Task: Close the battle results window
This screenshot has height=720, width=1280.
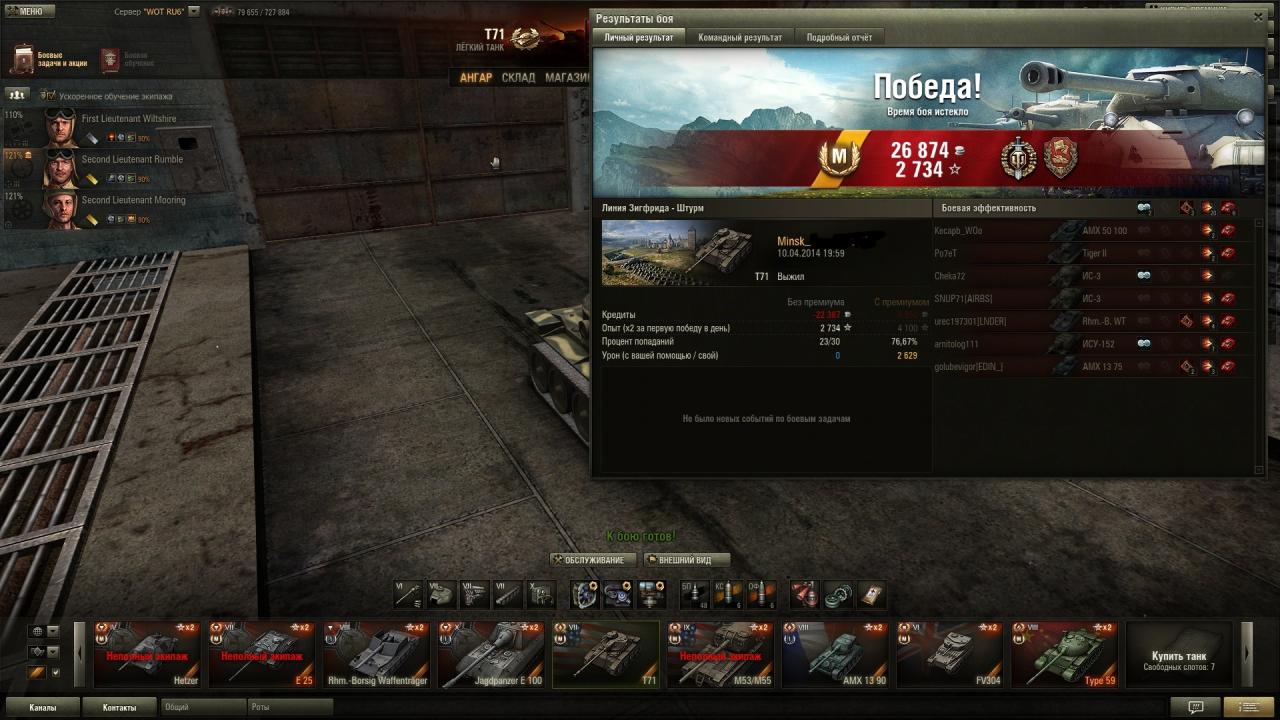Action: click(x=1258, y=17)
